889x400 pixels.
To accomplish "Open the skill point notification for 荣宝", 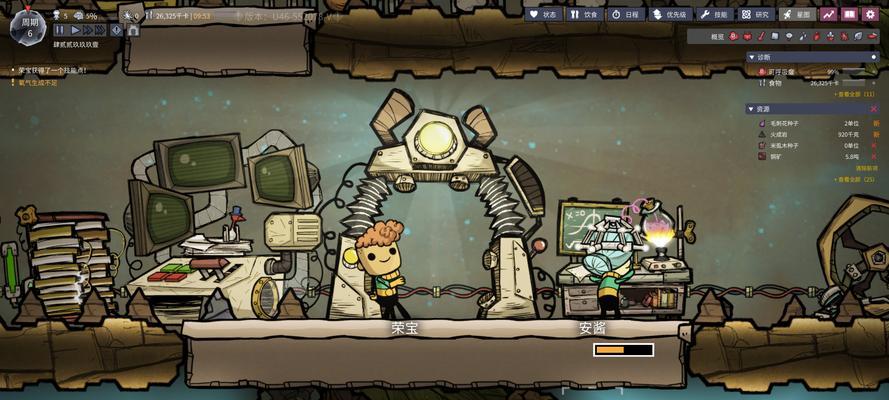I will pyautogui.click(x=52, y=70).
